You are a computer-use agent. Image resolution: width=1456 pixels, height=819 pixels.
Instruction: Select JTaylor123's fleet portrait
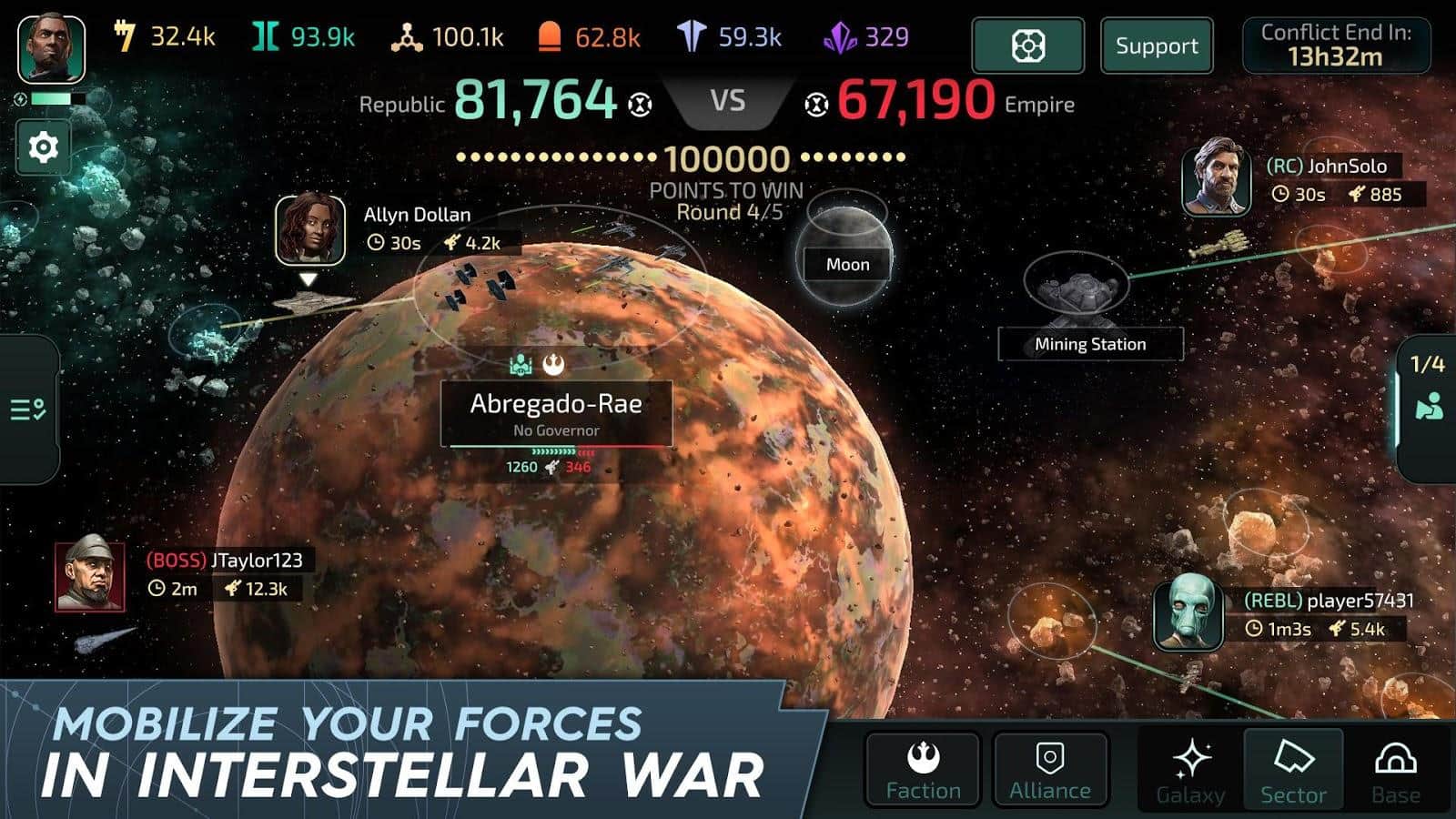coord(89,577)
